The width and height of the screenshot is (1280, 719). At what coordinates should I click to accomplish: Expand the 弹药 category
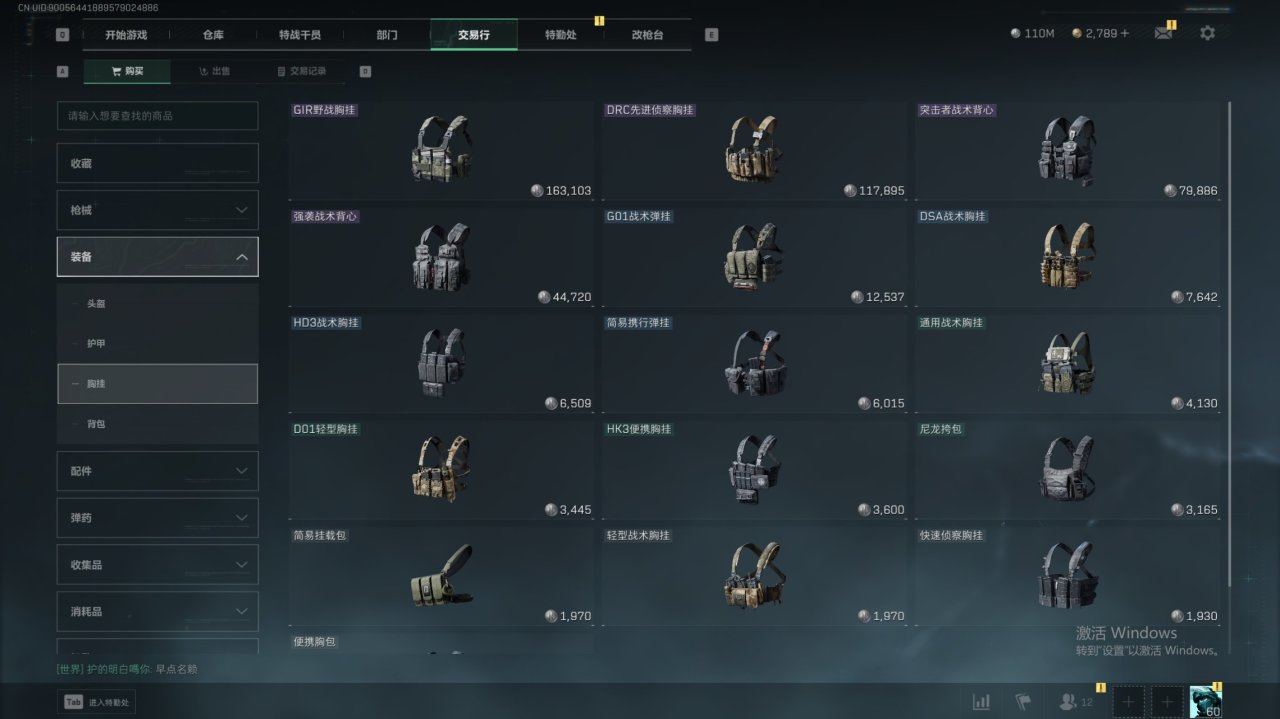[158, 518]
